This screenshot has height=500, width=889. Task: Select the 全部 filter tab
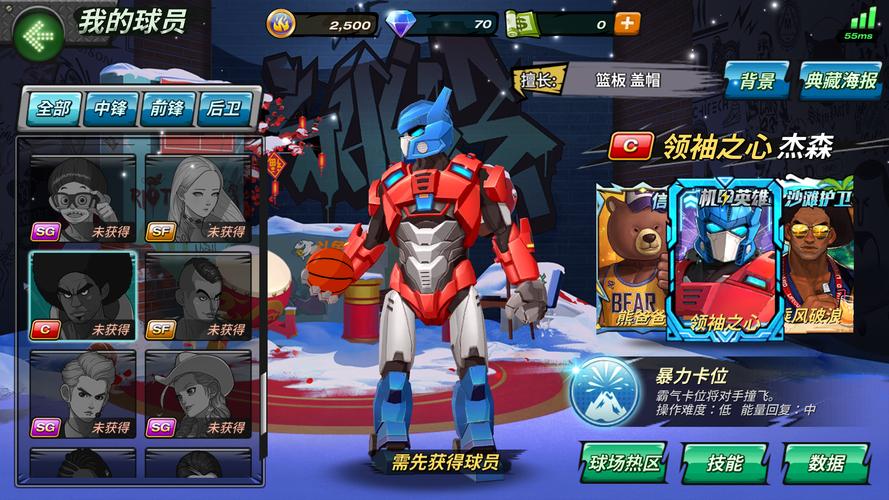point(53,109)
